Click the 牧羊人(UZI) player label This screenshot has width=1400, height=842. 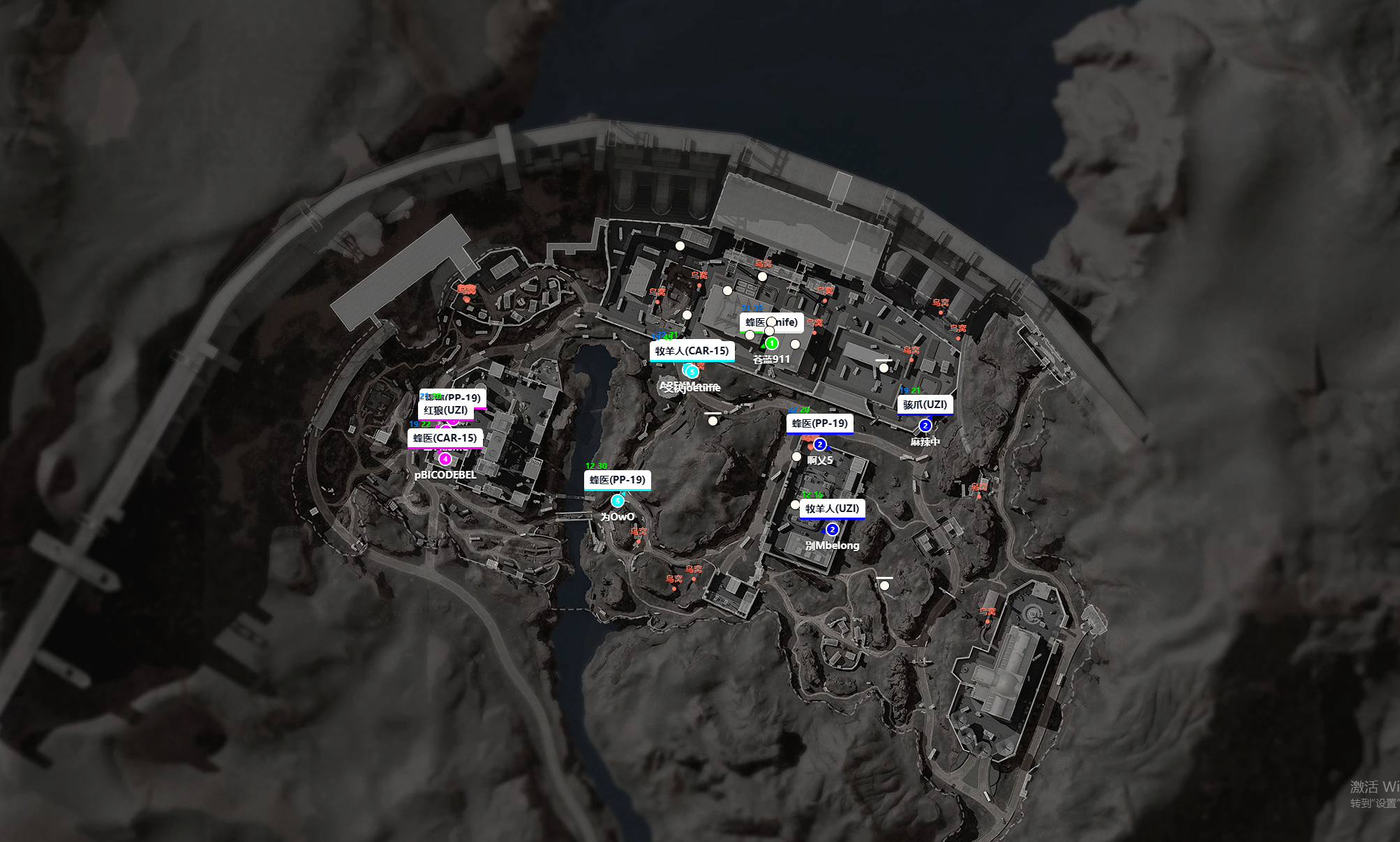tap(832, 509)
